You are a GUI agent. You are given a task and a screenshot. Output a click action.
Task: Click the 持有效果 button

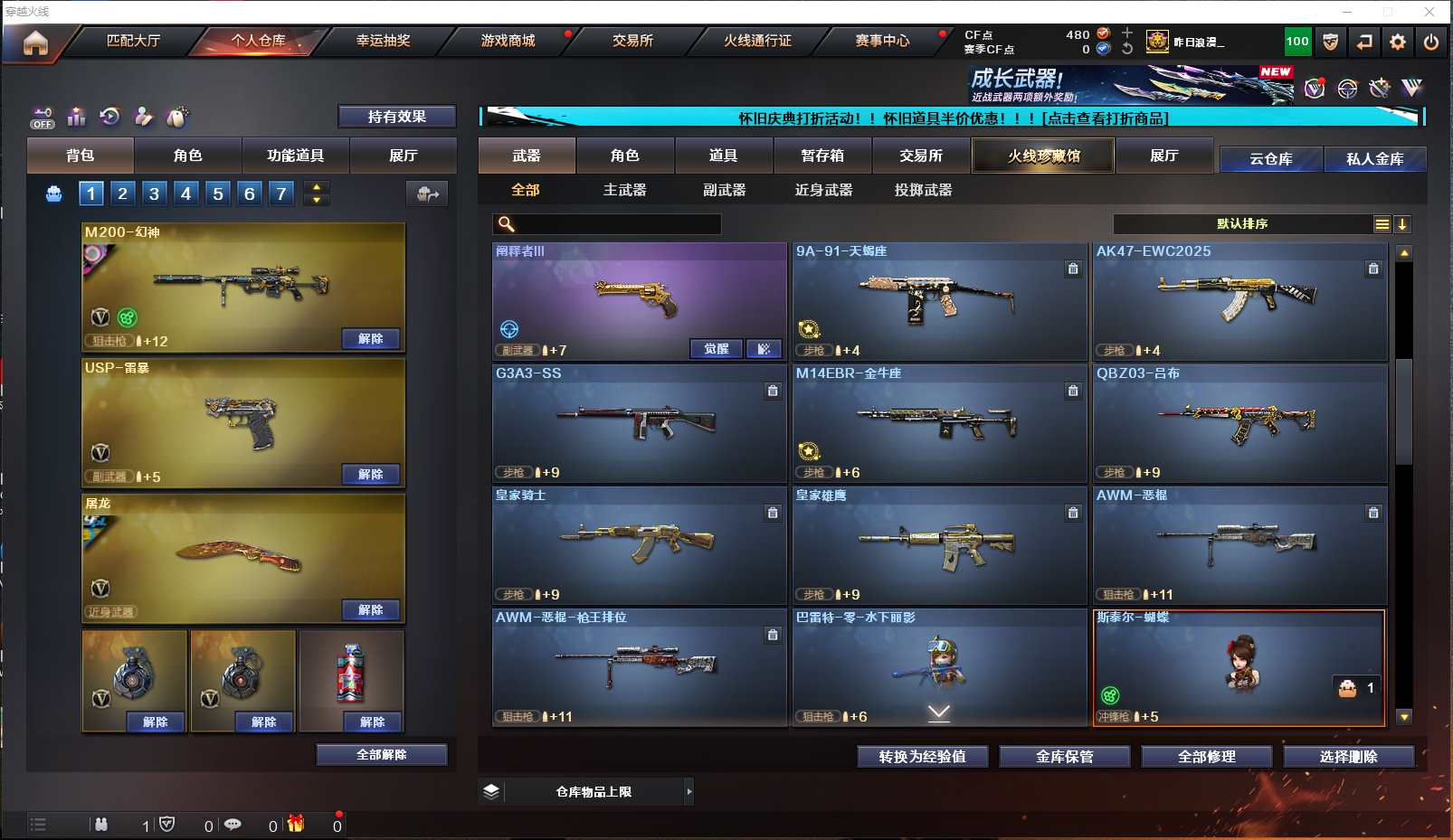point(396,117)
